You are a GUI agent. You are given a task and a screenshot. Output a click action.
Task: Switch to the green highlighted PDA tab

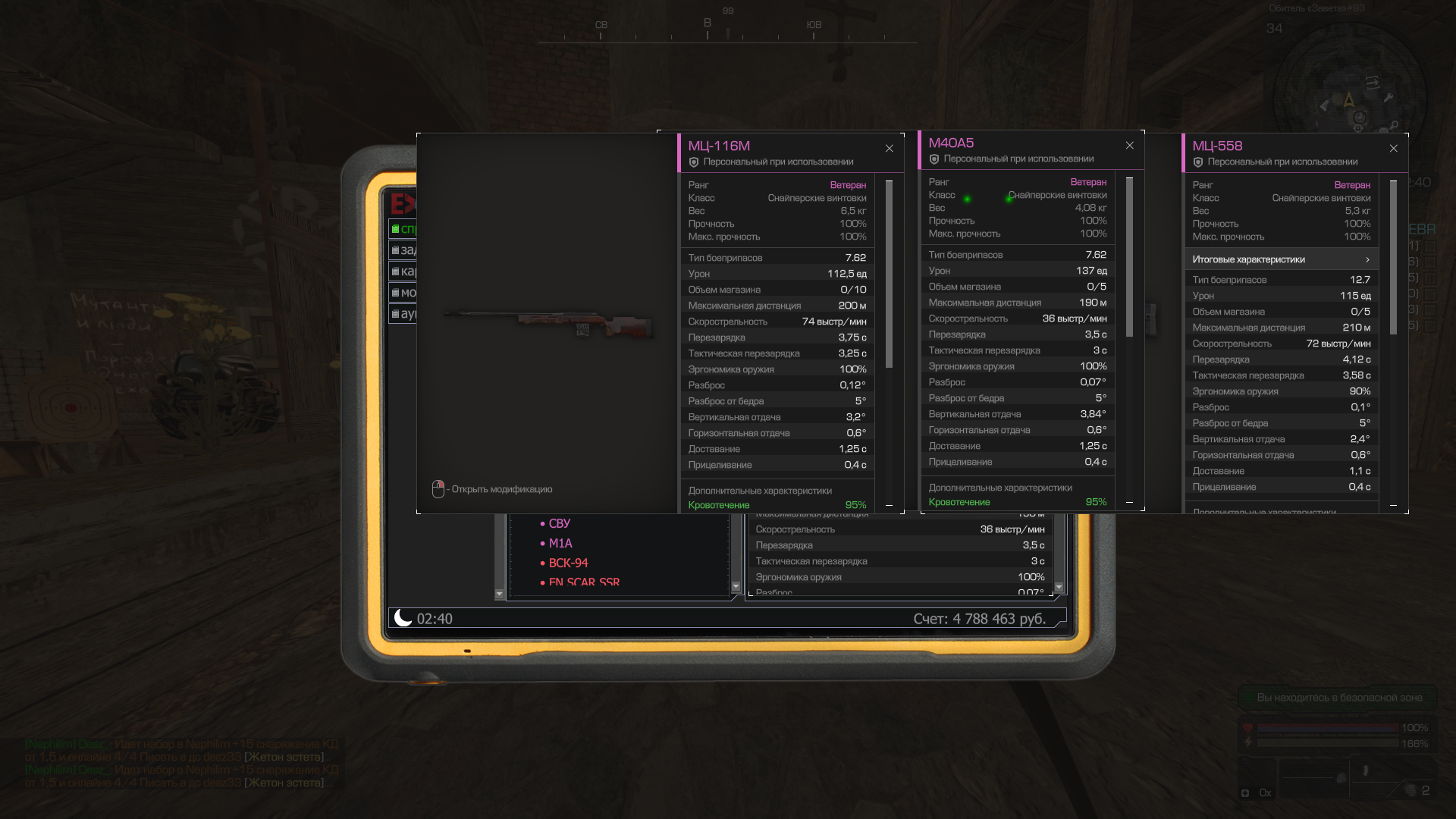point(403,229)
